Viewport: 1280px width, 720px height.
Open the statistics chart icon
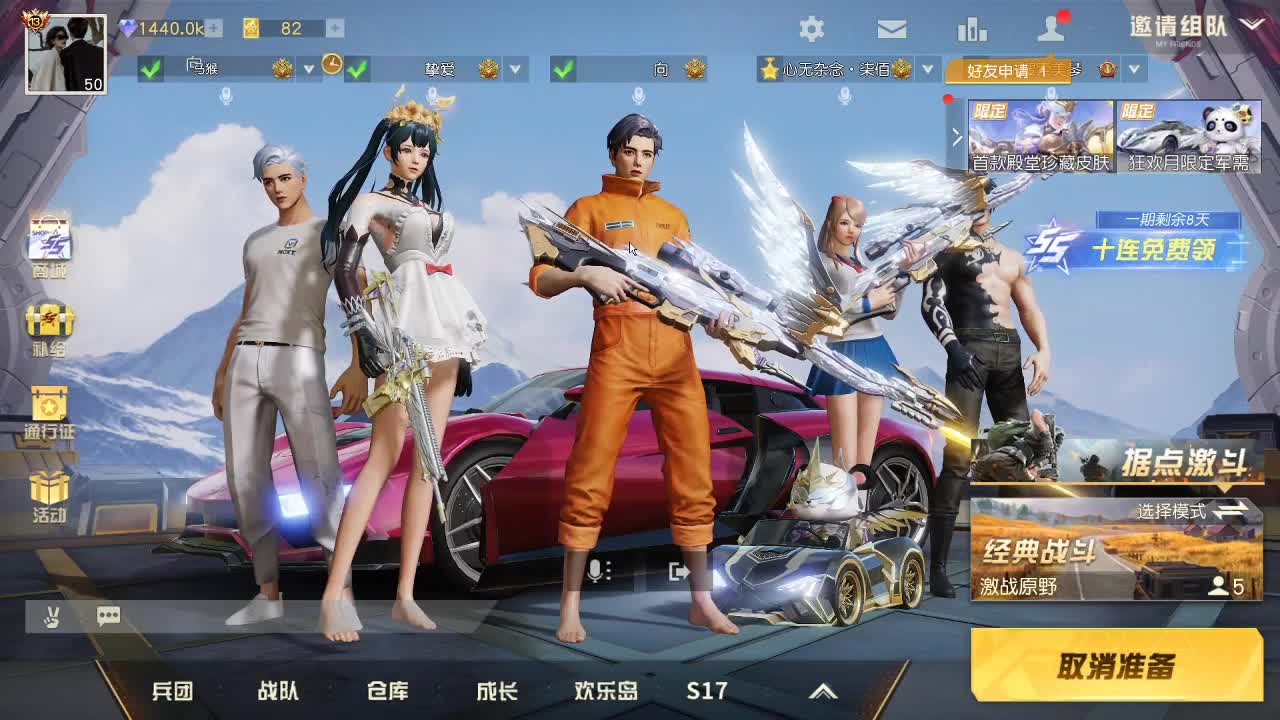click(x=972, y=29)
